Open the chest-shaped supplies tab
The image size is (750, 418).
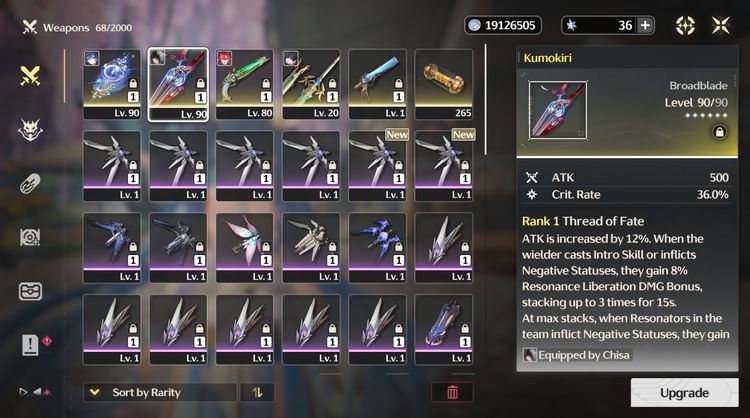click(31, 291)
